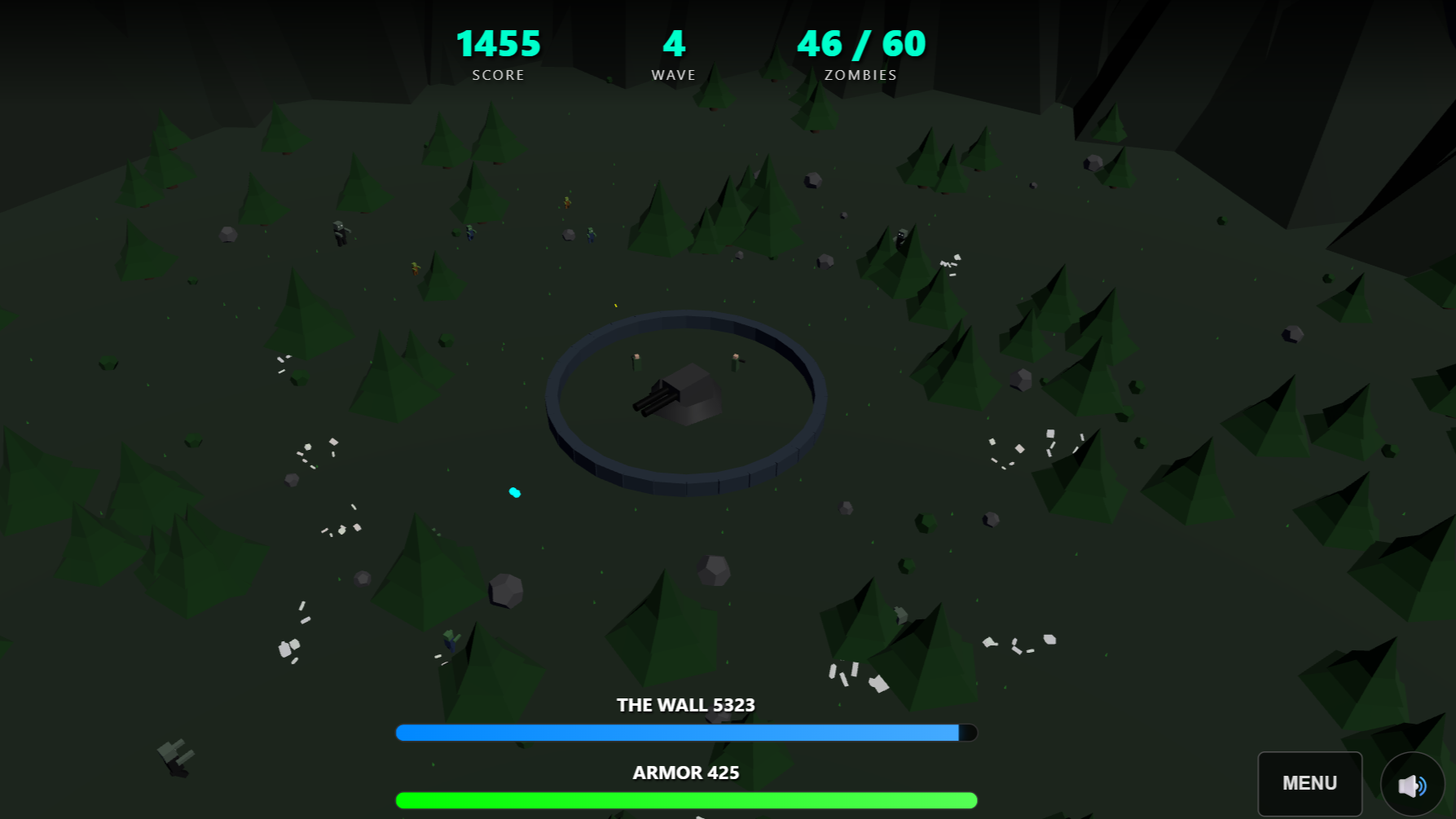1456x819 pixels.
Task: Click the green ARMOR bar
Action: point(685,800)
